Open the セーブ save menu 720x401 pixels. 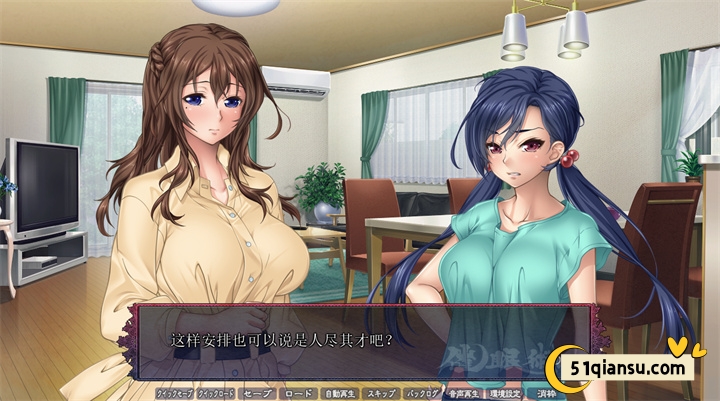click(x=258, y=394)
